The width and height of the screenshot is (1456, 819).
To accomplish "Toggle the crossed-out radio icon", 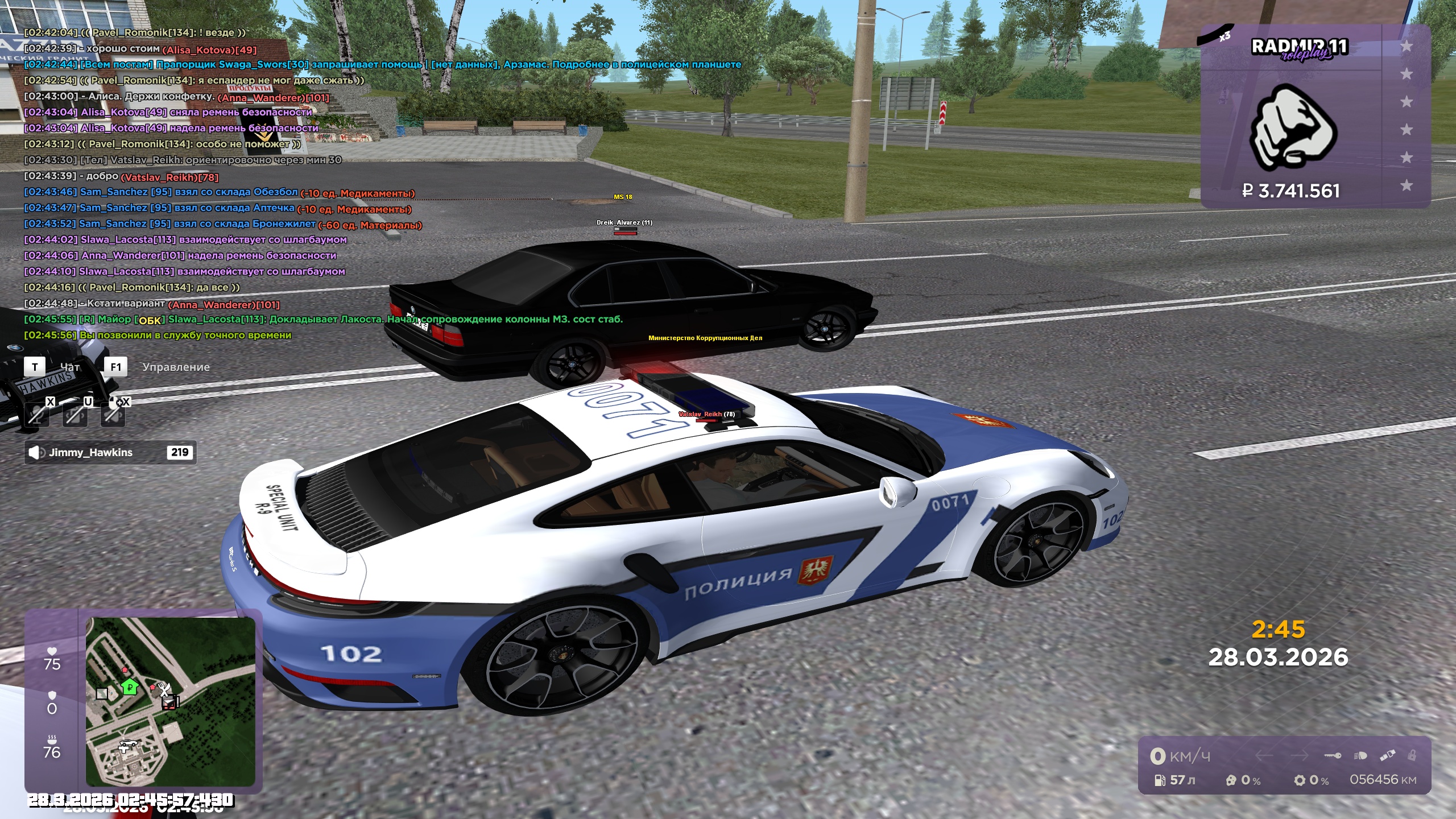I will [75, 413].
